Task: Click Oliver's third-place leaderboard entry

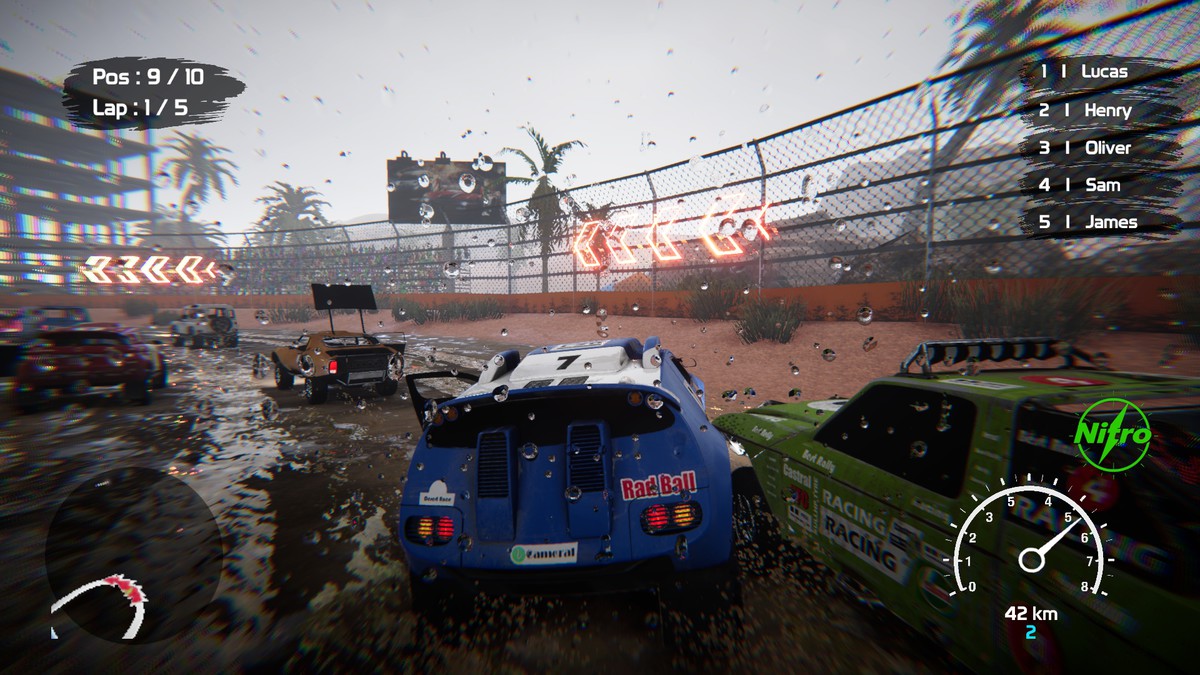Action: tap(1098, 148)
